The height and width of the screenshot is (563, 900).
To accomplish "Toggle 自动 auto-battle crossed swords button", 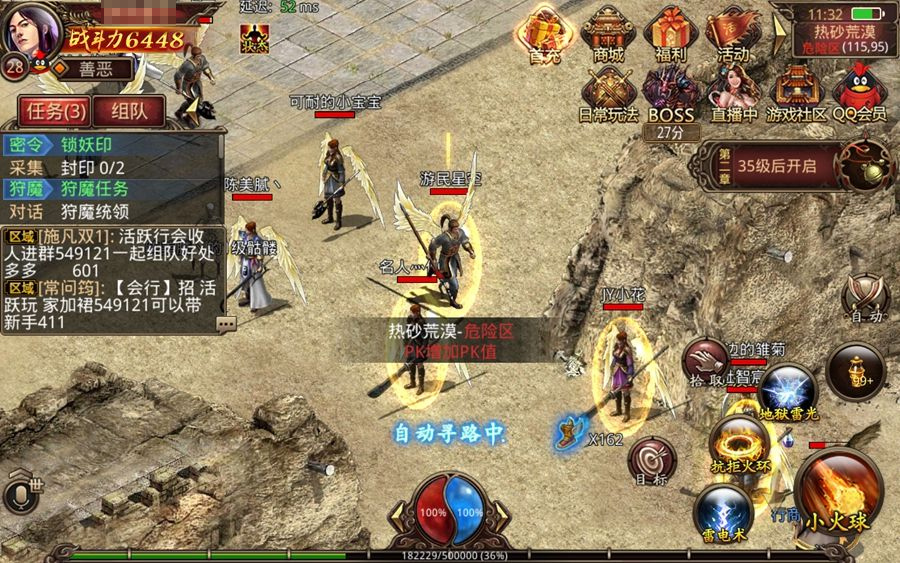I will 864,296.
